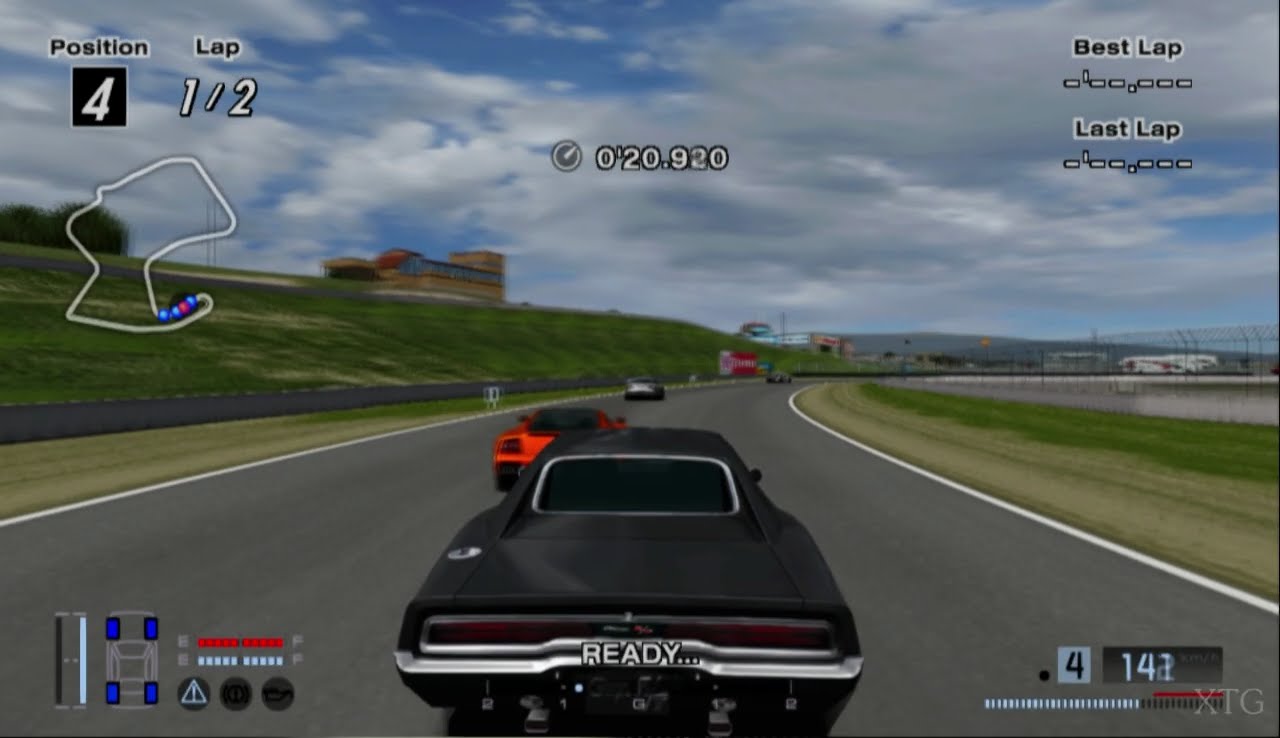The image size is (1280, 738).
Task: Select the Lap counter showing 1/2
Action: [219, 95]
